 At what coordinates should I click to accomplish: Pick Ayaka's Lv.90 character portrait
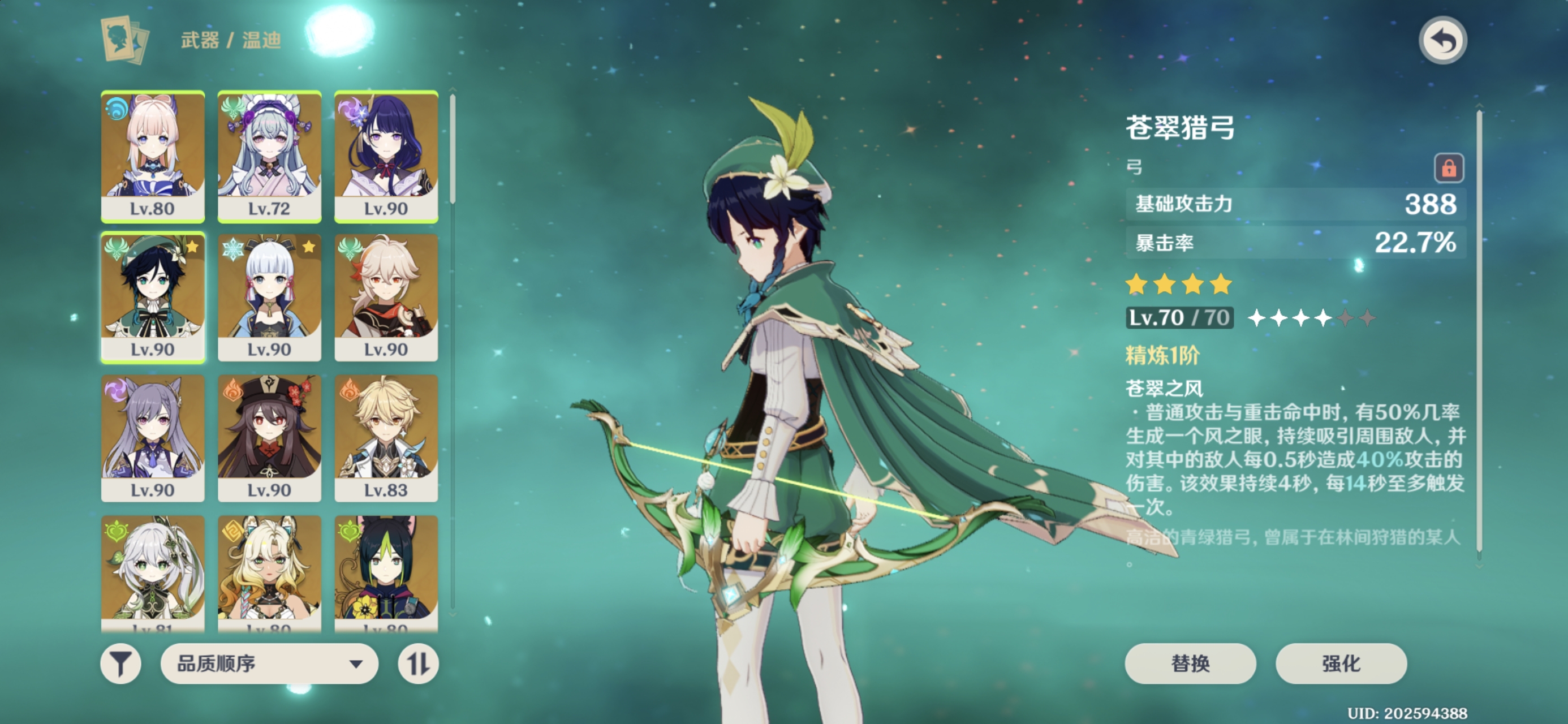(x=269, y=297)
